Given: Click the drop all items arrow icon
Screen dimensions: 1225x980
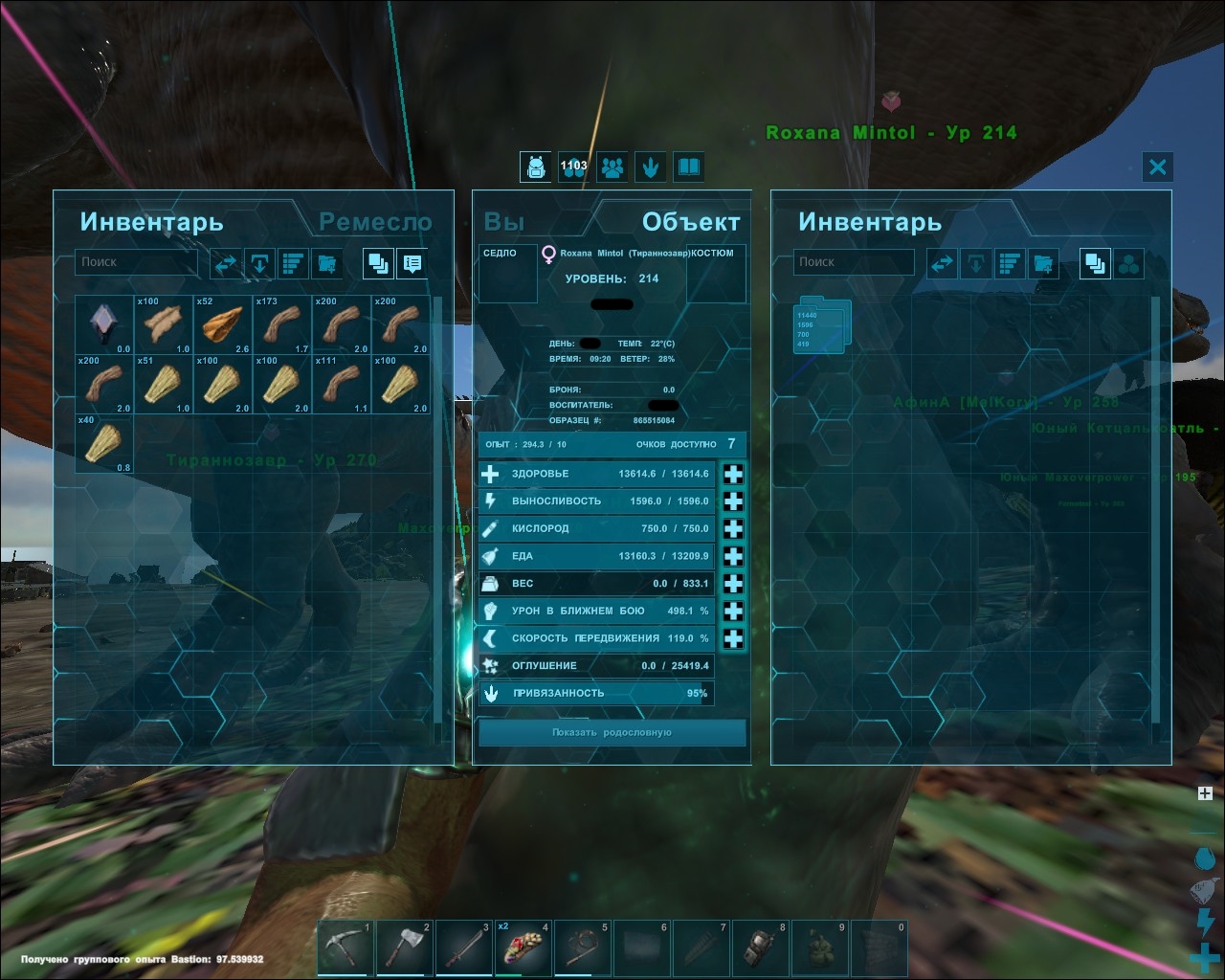Looking at the screenshot, I should click(x=259, y=263).
